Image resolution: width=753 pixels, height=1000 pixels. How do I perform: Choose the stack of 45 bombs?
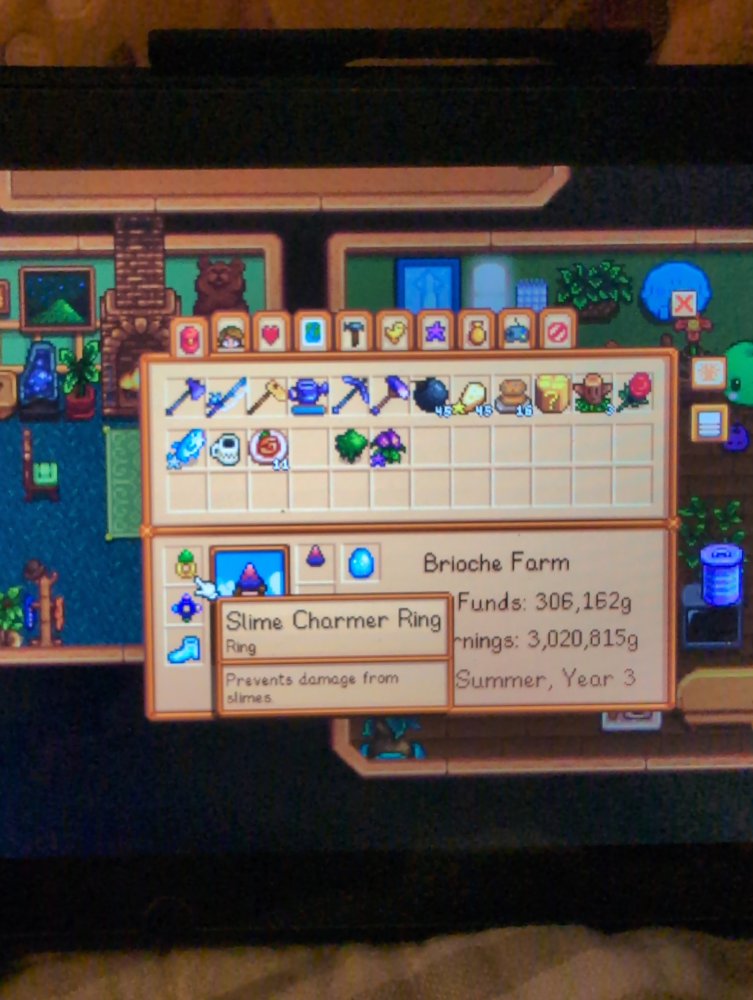[431, 395]
